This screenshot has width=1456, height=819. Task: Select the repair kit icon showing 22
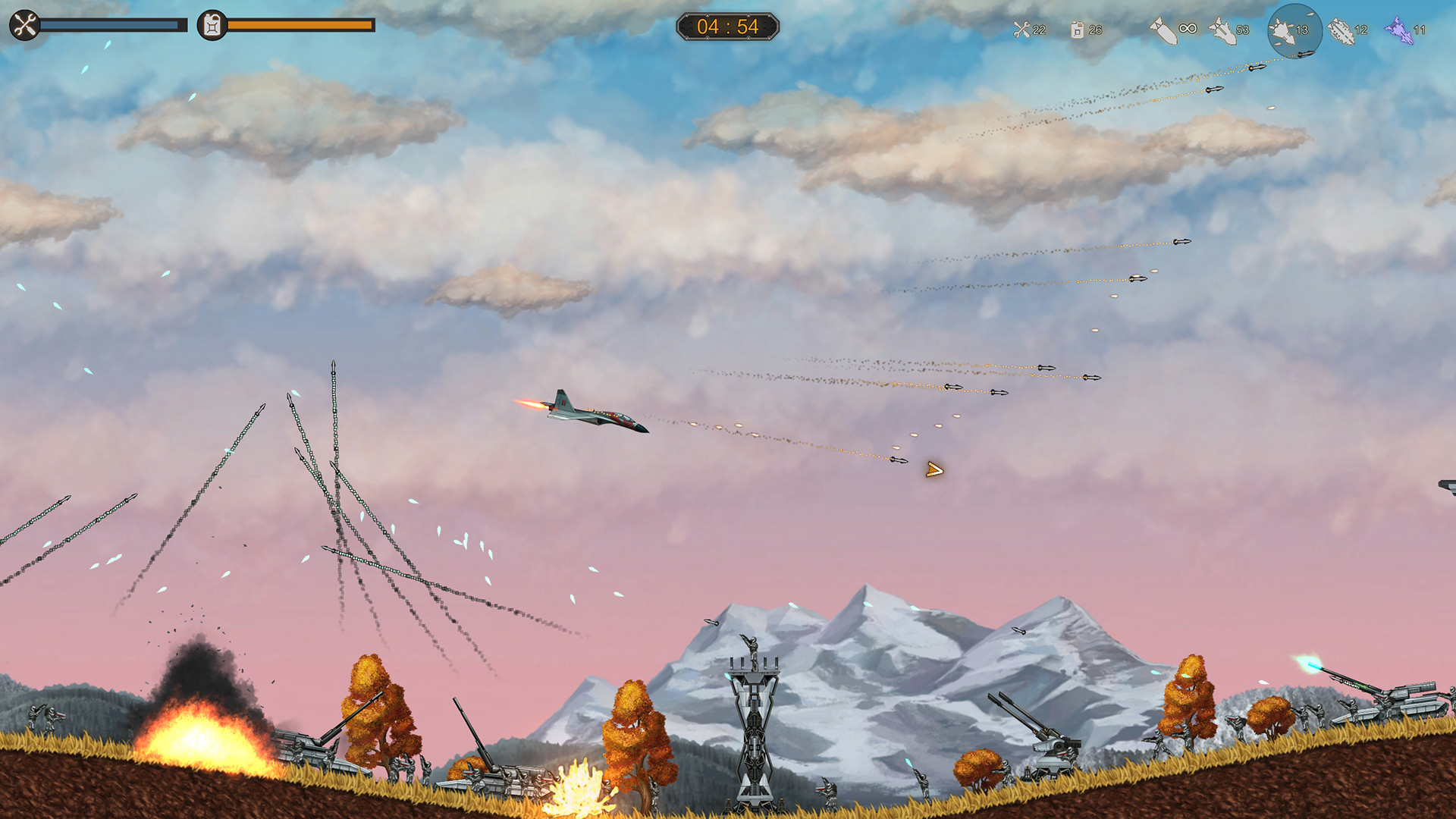tap(1021, 30)
